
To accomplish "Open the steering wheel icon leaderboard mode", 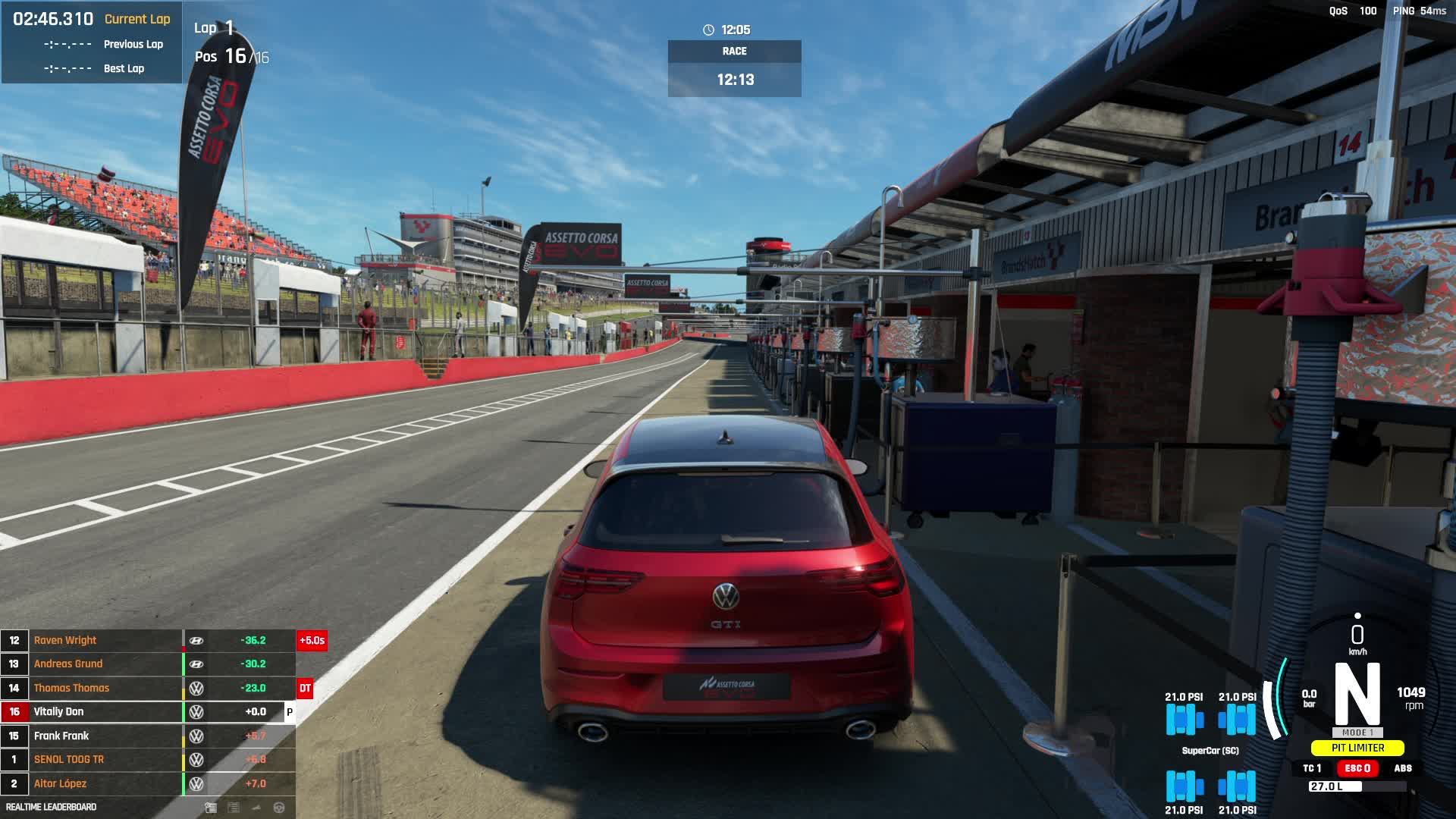I will (x=279, y=808).
